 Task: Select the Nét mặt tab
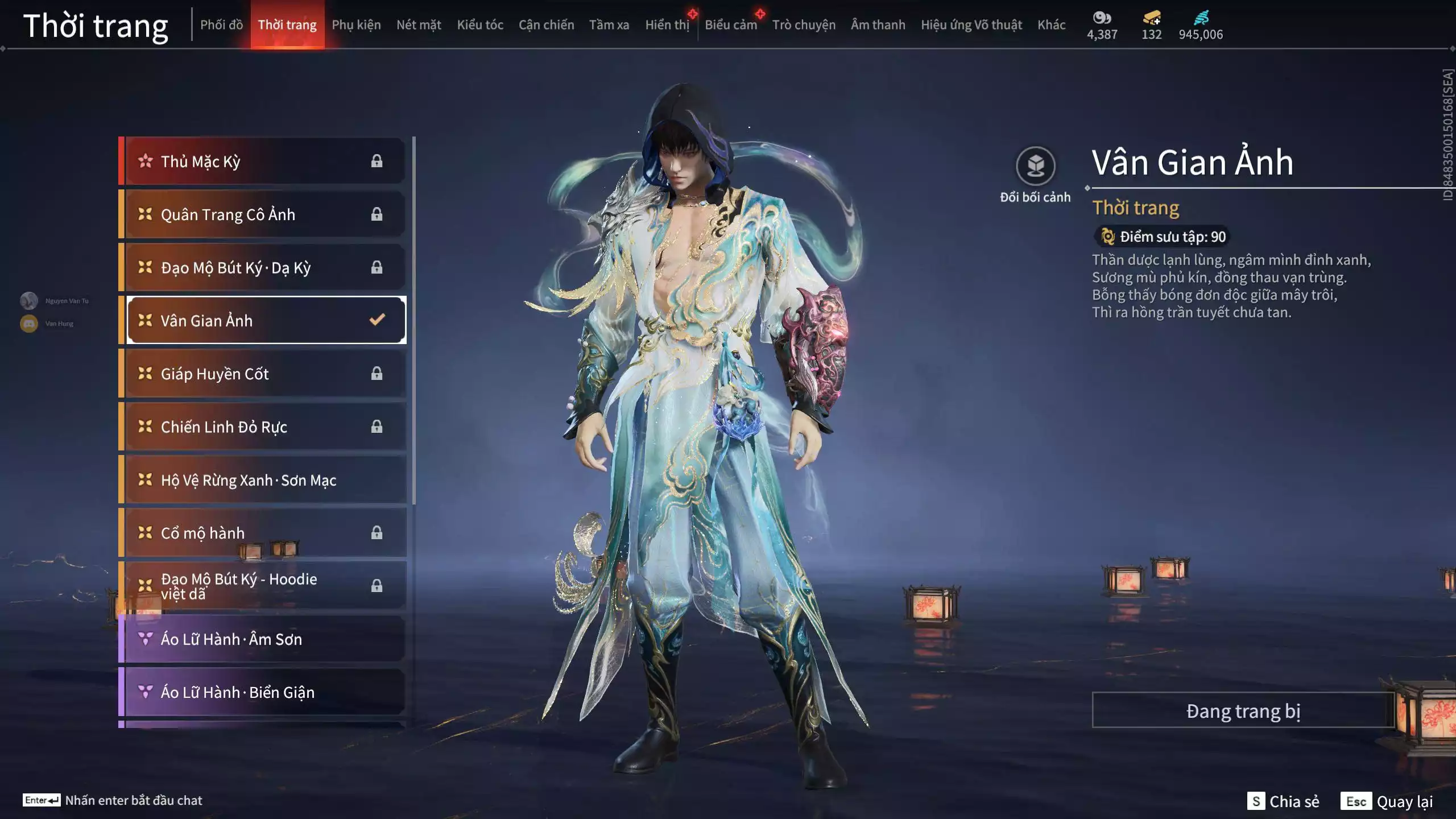[419, 25]
